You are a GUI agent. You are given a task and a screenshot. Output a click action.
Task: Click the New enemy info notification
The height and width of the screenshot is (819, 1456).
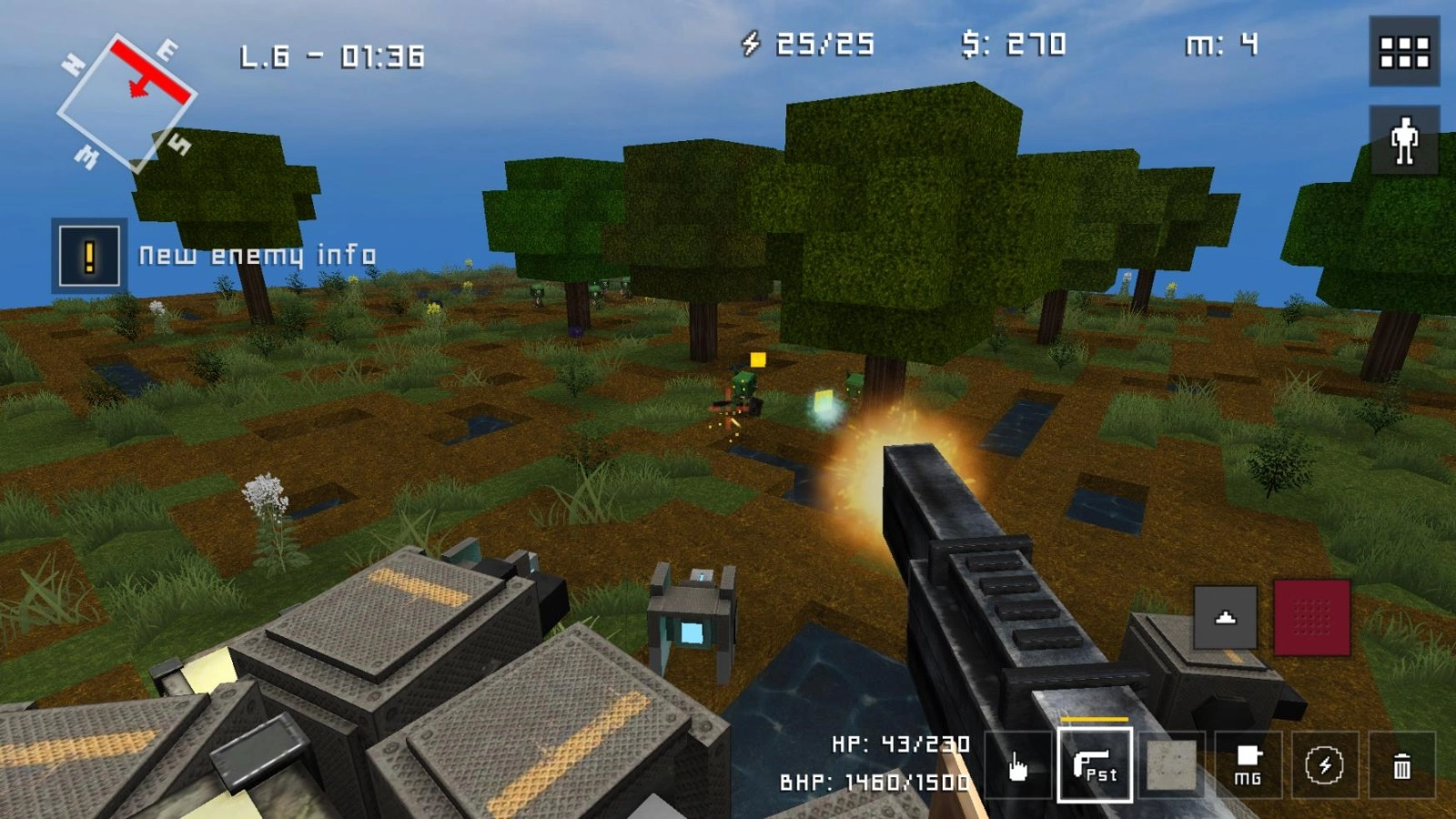click(258, 255)
